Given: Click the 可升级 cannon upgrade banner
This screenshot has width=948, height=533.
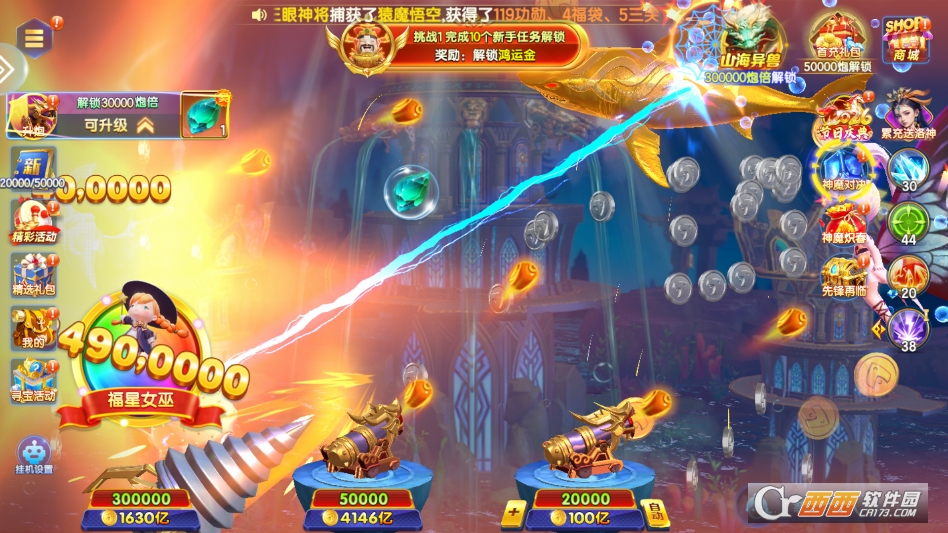Looking at the screenshot, I should [118, 125].
